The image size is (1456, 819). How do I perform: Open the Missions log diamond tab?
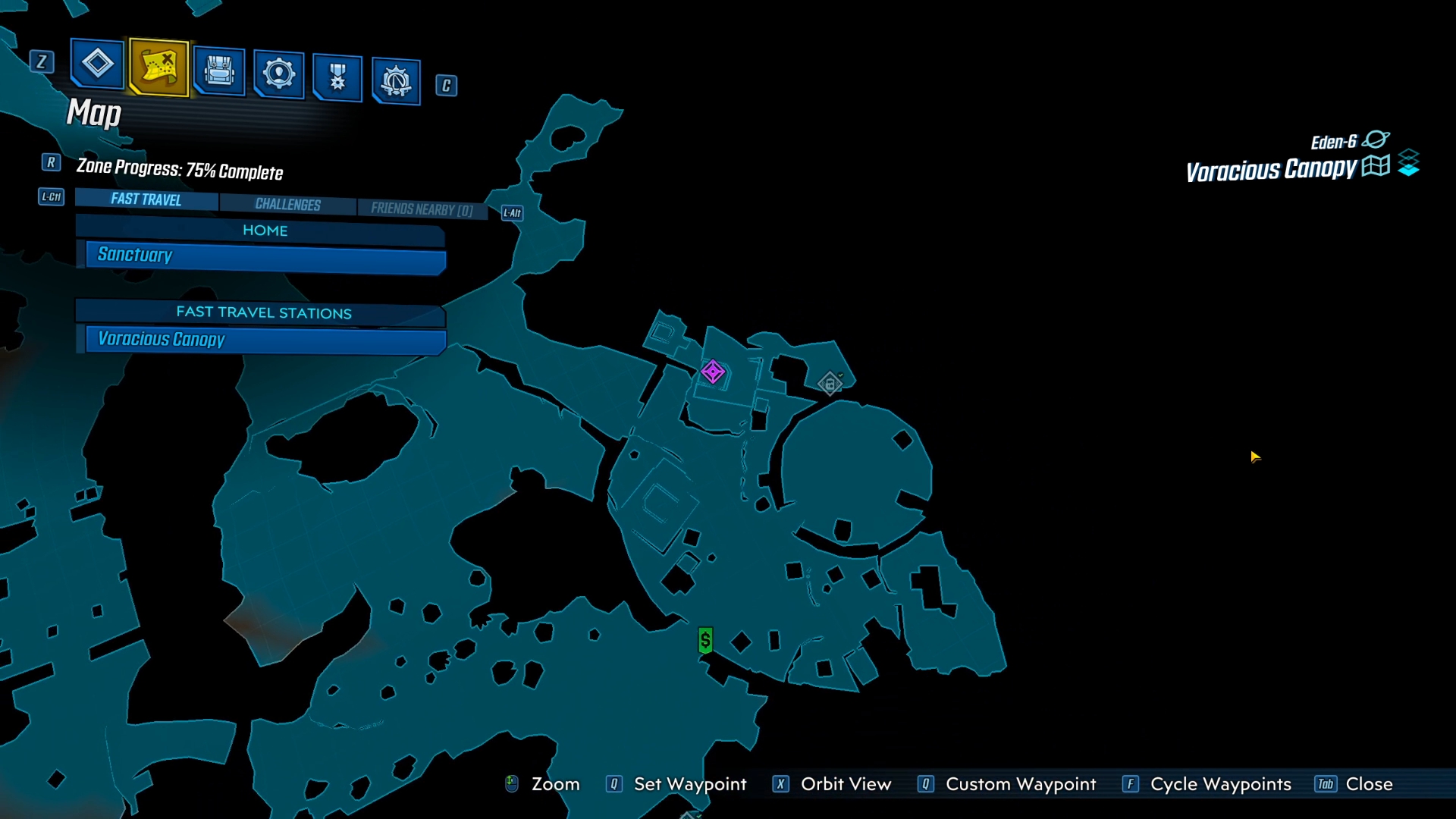97,64
